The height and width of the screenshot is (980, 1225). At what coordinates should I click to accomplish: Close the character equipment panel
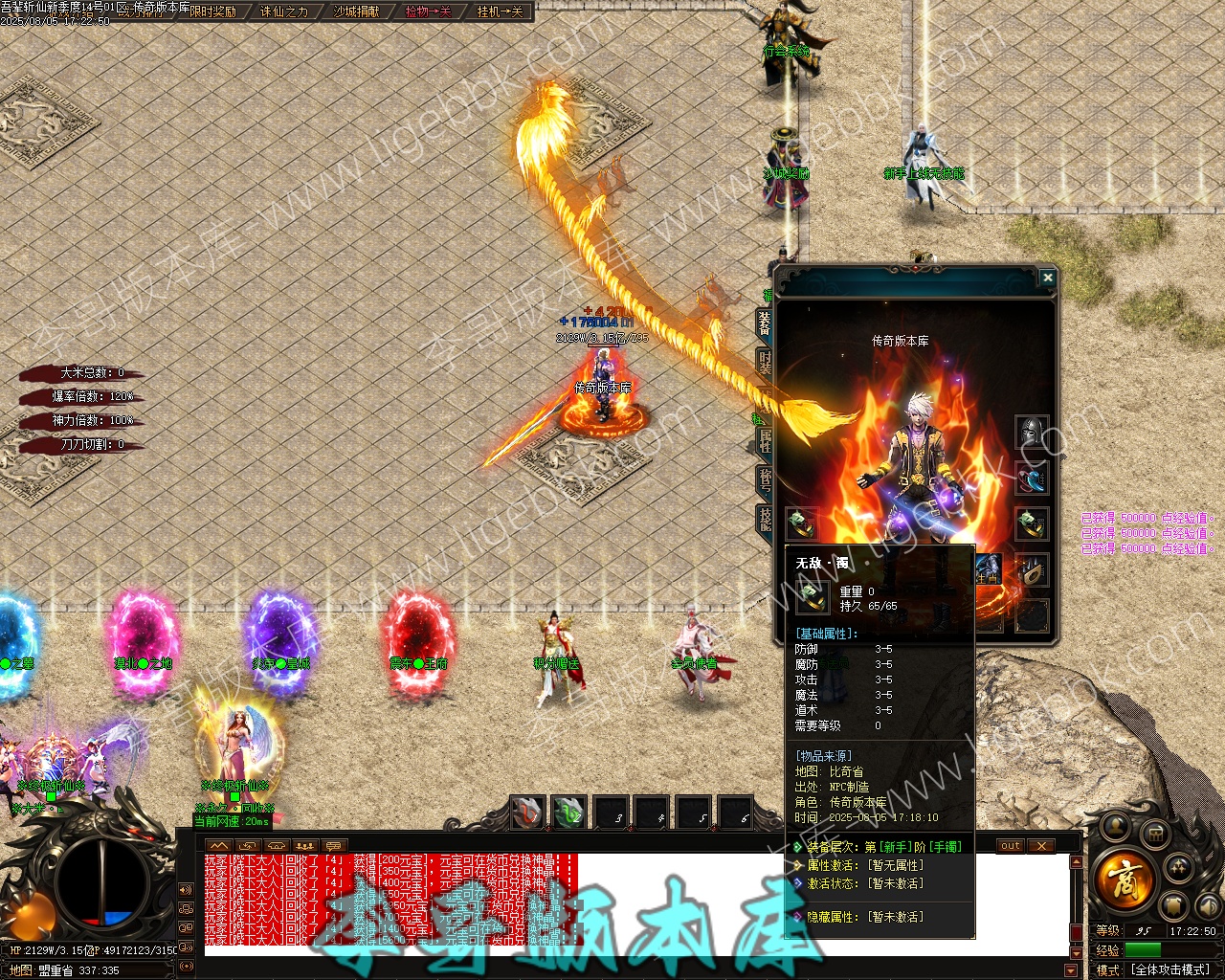point(1047,278)
